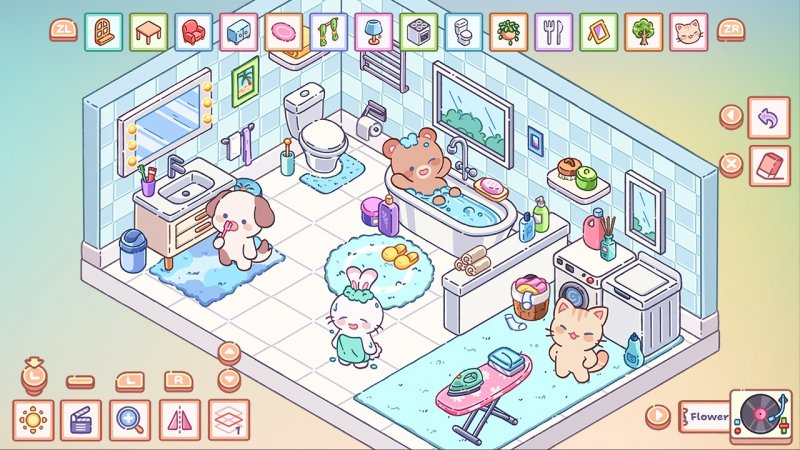Open the toilet bathroom category
This screenshot has height=450, width=800.
click(x=464, y=31)
